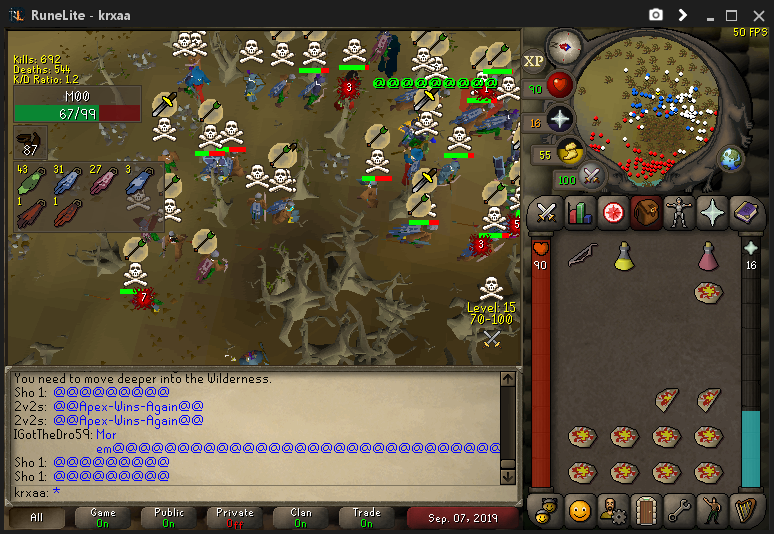The height and width of the screenshot is (534, 774).
Task: Switch to the Skills tab
Action: (x=579, y=212)
